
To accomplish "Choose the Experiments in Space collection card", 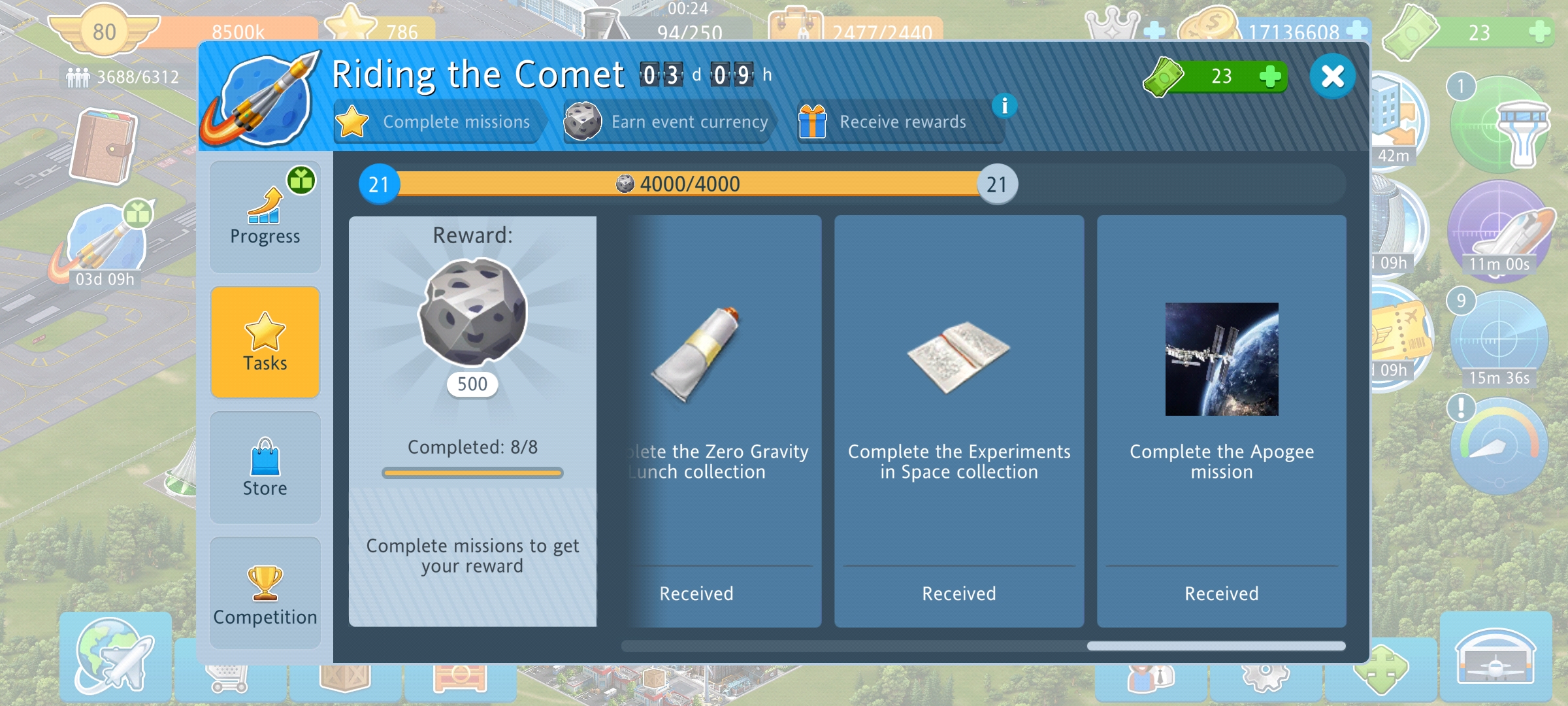I will [x=958, y=422].
